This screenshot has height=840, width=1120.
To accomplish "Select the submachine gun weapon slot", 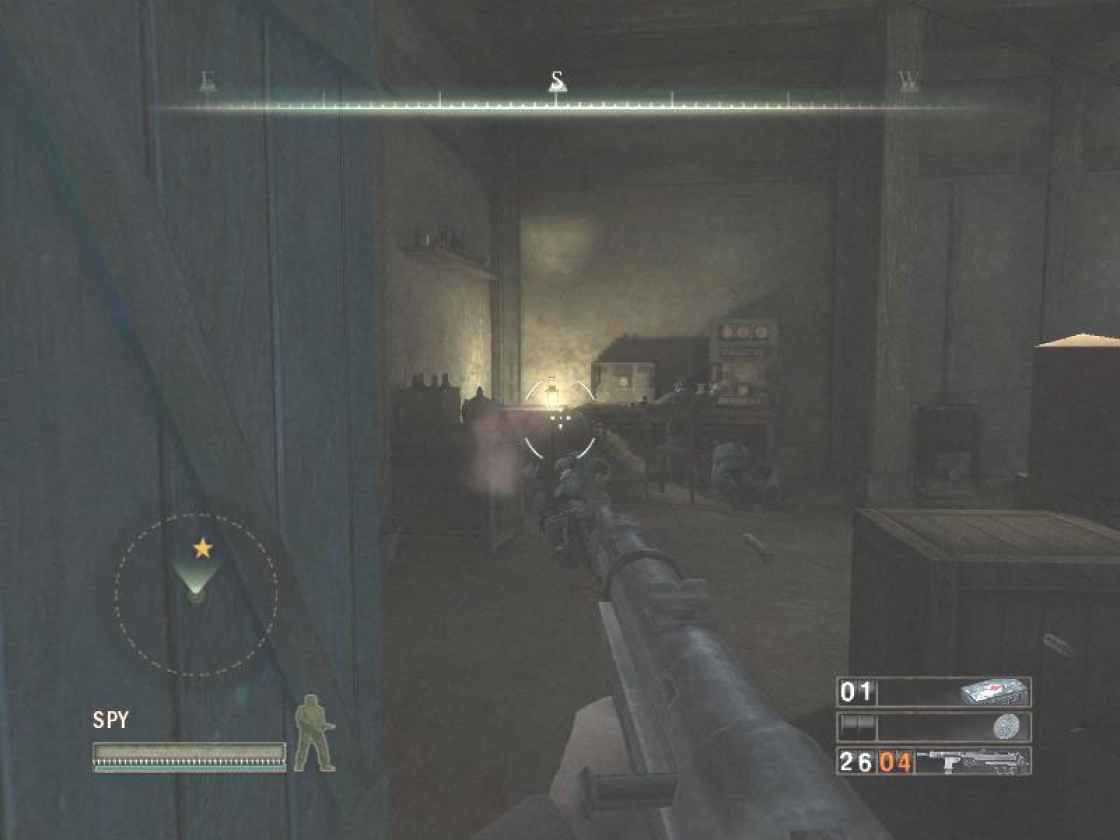I will pyautogui.click(x=933, y=761).
